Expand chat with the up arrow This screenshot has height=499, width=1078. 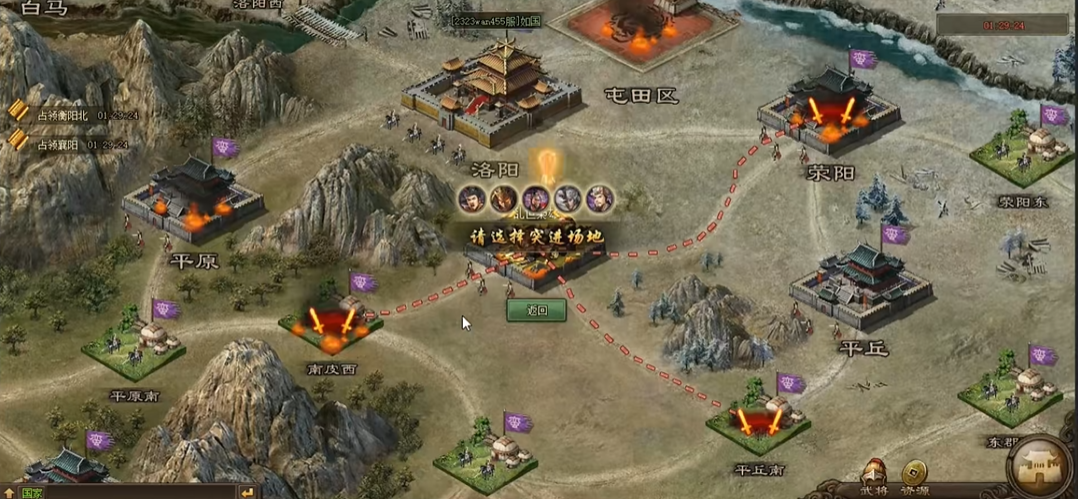pos(9,492)
